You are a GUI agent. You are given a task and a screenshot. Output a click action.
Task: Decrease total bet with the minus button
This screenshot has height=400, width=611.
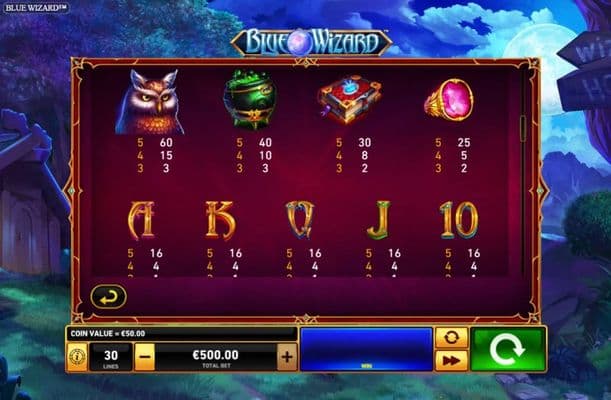click(145, 356)
